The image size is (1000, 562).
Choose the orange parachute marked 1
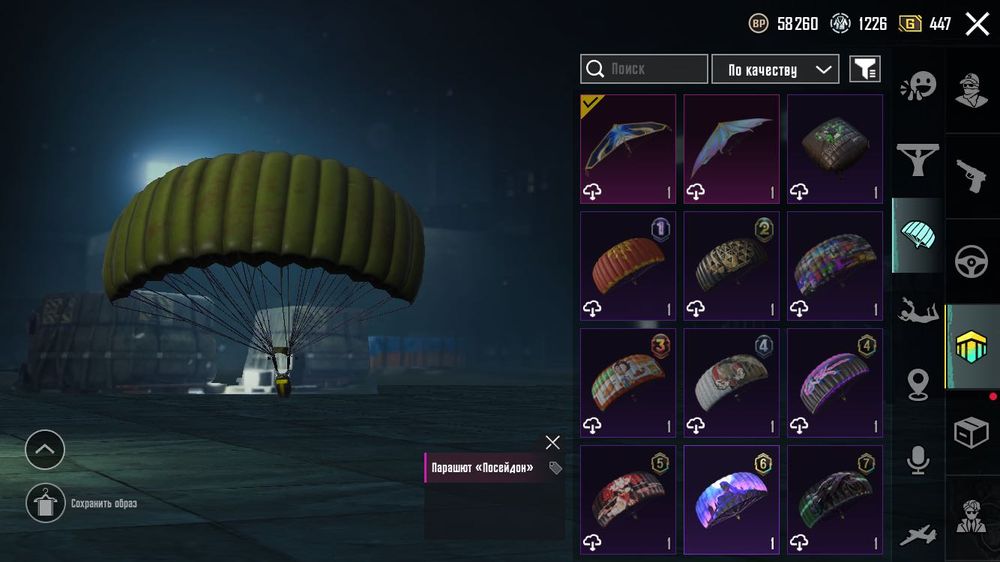point(628,265)
